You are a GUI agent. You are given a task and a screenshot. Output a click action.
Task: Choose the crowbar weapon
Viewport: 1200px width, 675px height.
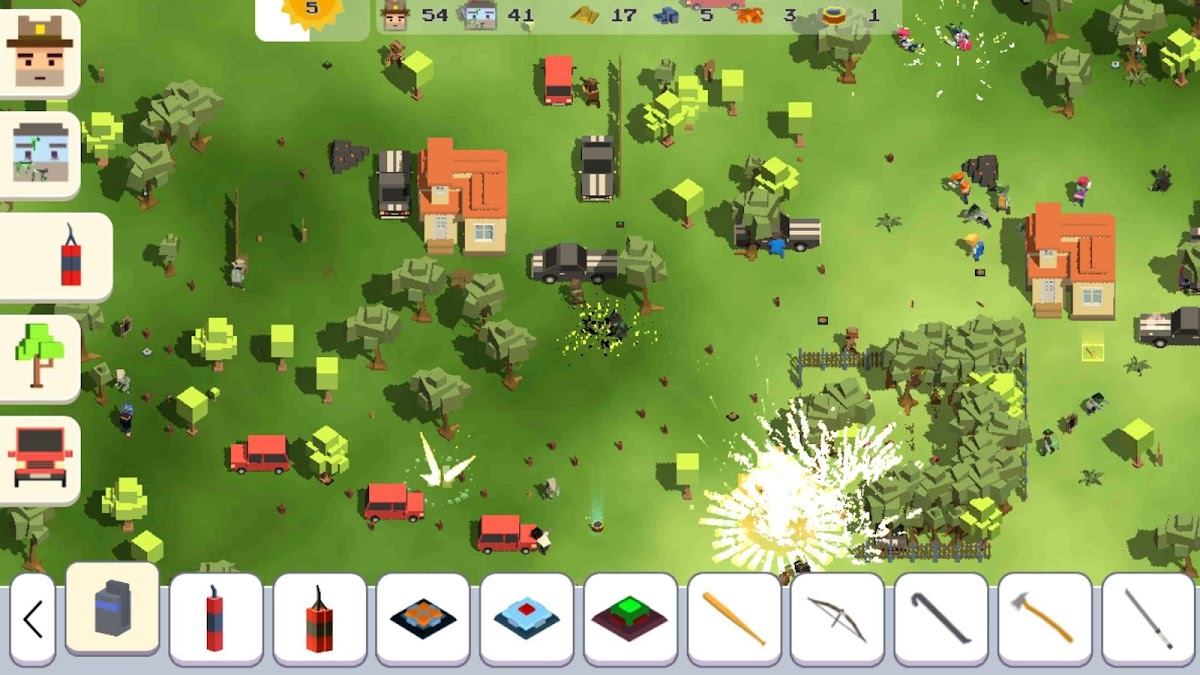click(x=941, y=619)
